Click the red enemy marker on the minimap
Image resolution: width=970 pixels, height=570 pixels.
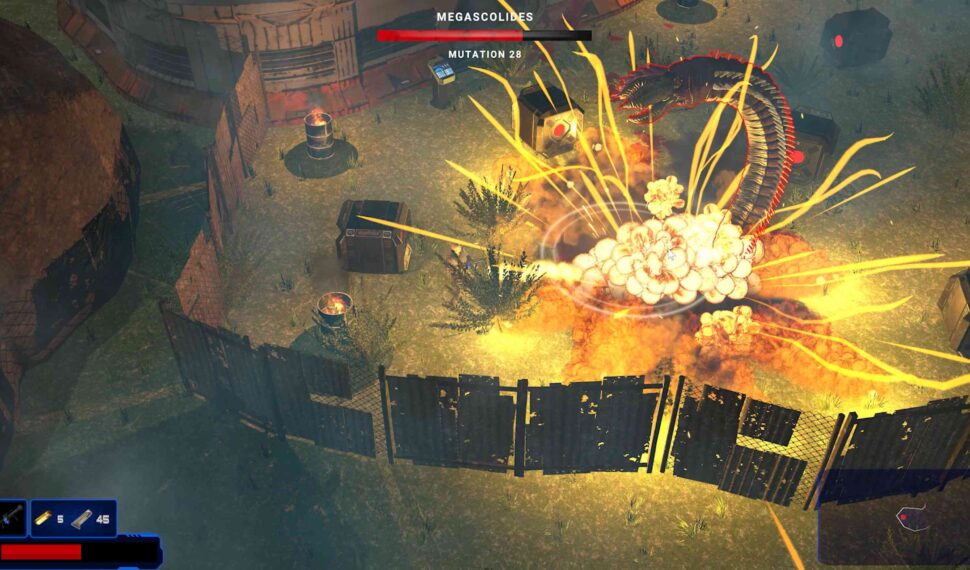click(x=902, y=517)
